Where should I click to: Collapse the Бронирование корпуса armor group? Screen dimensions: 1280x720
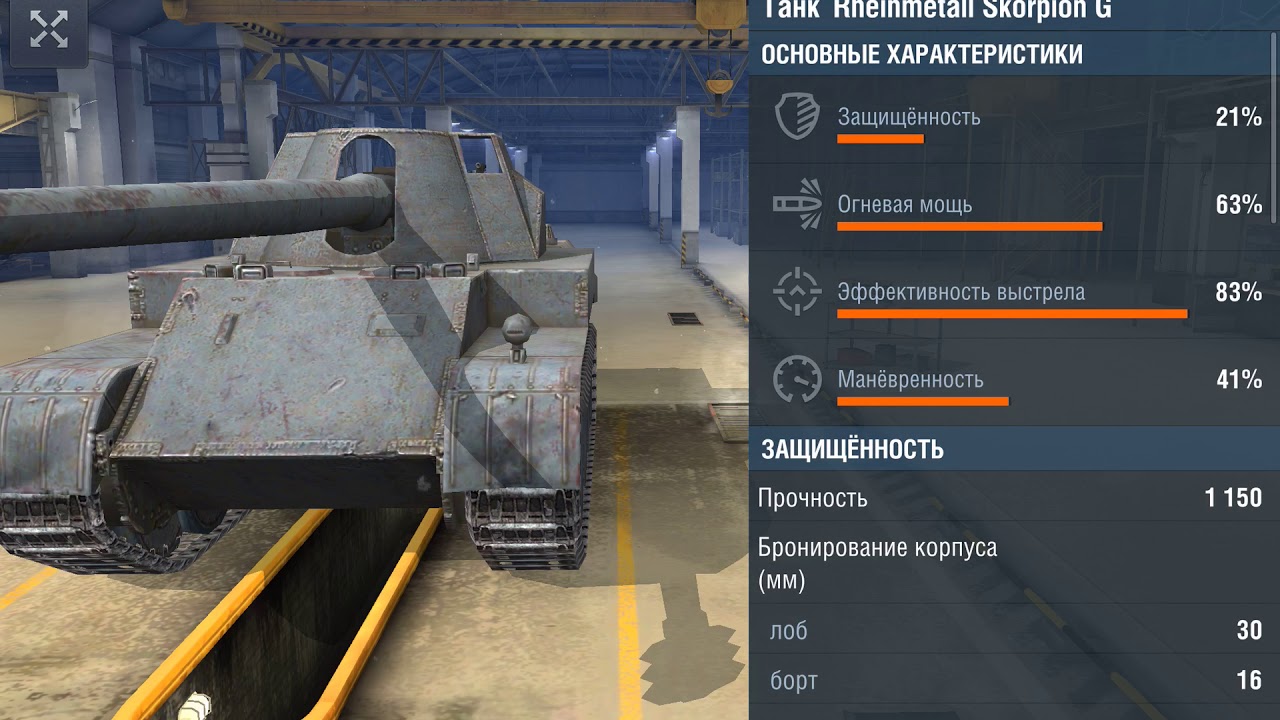click(x=880, y=559)
